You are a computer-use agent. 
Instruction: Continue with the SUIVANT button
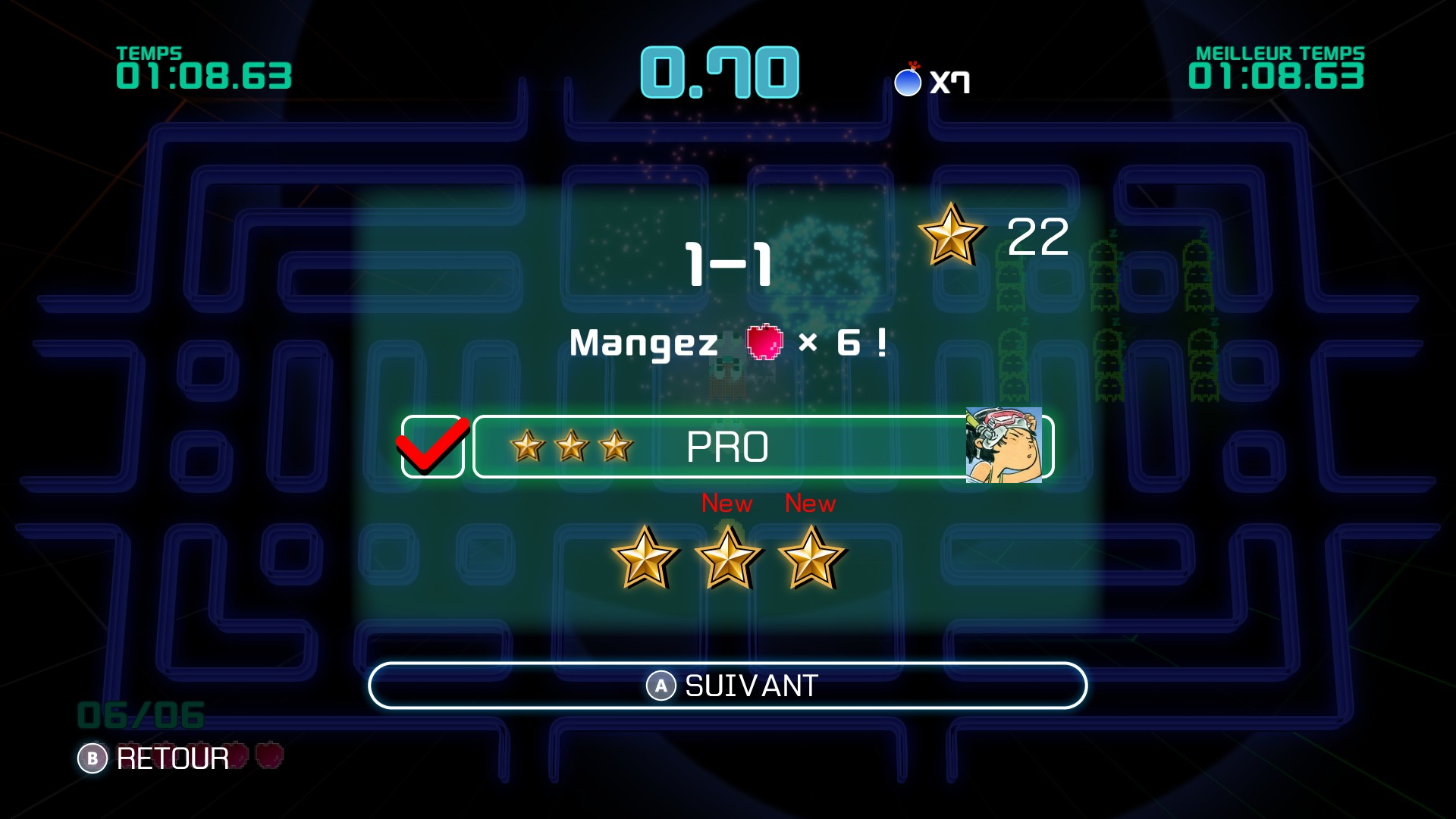pyautogui.click(x=727, y=686)
